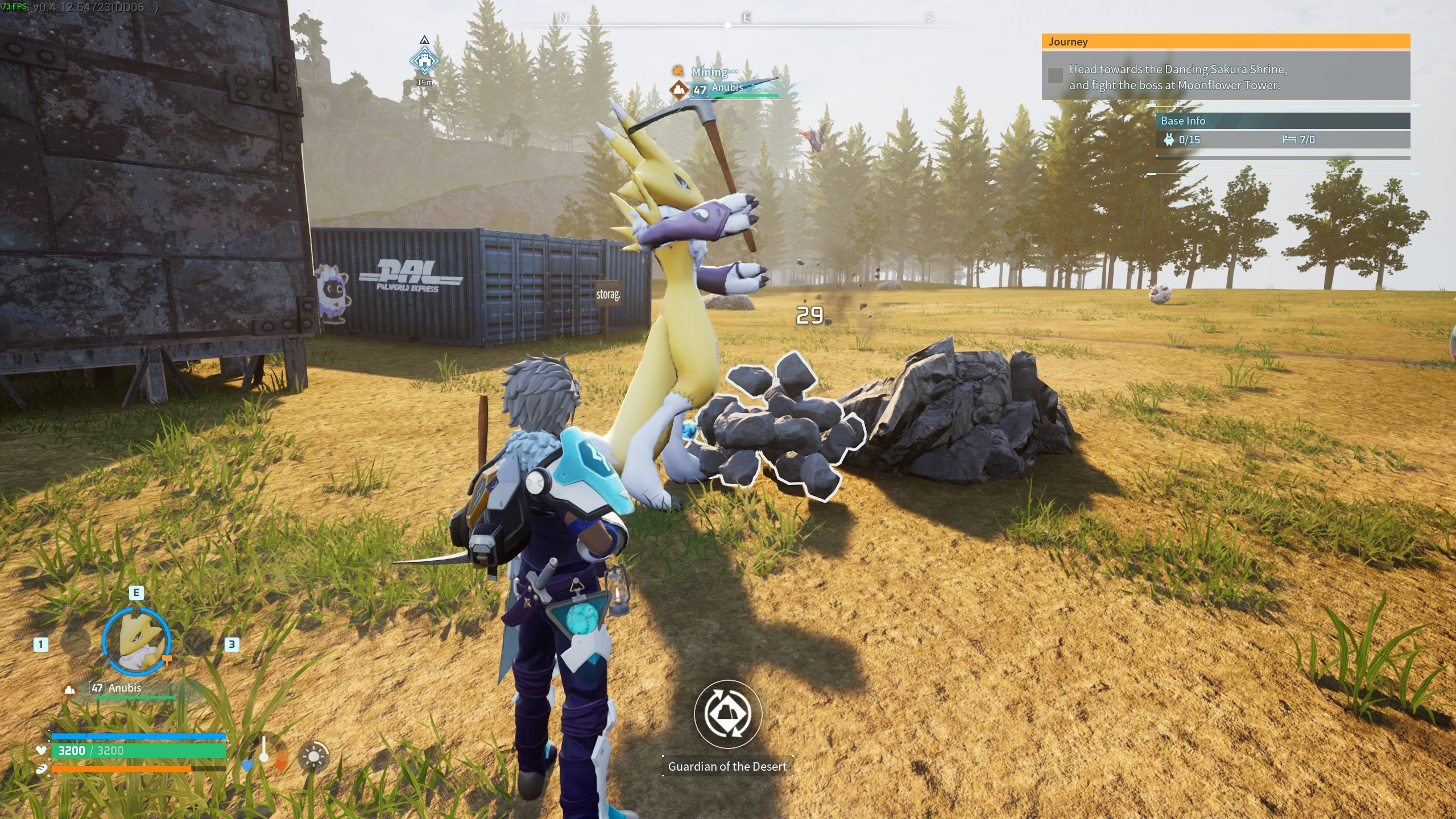Click the Mining status pickaxe icon above Anubis
1456x819 pixels.
point(678,72)
